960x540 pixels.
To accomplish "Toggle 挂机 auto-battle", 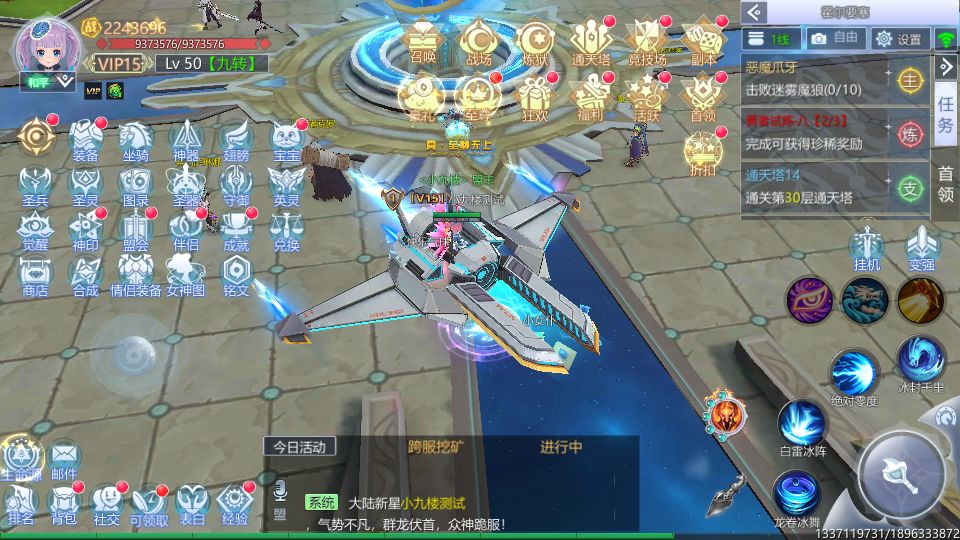I will tap(867, 250).
